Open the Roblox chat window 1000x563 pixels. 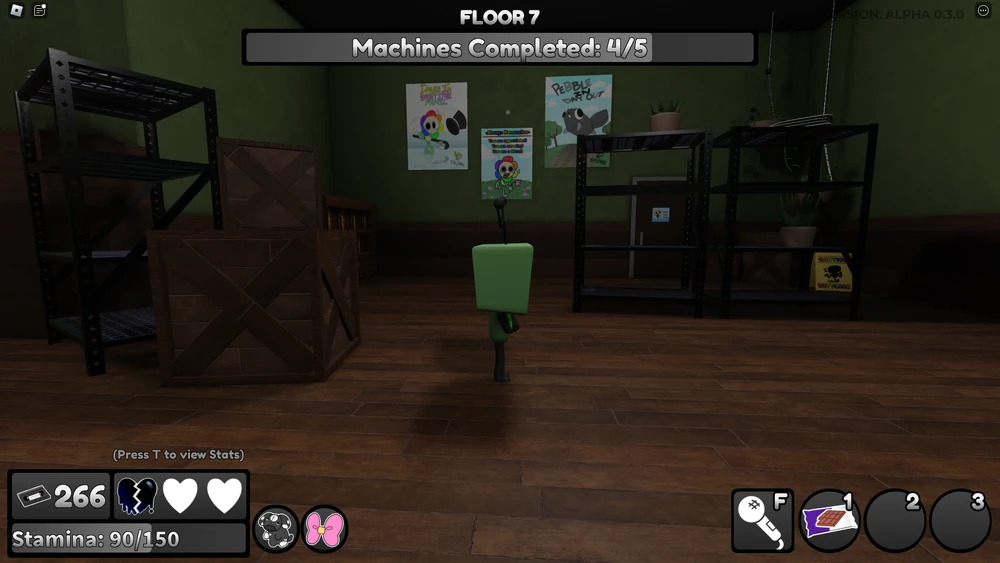click(x=40, y=11)
